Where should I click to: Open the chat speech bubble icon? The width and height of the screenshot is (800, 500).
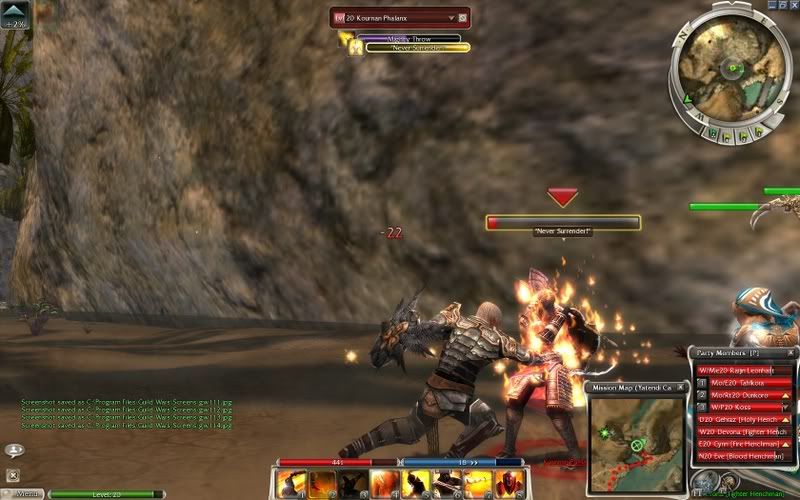pos(14,451)
